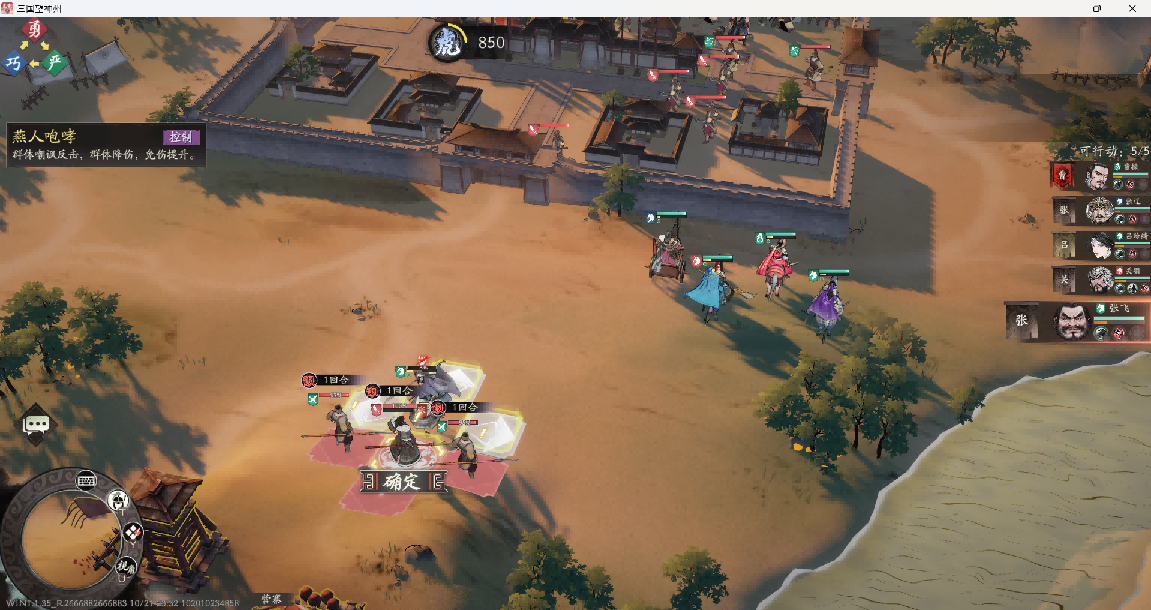Click the green 严 attribute diamond
Viewport: 1151px width, 610px height.
pos(55,63)
